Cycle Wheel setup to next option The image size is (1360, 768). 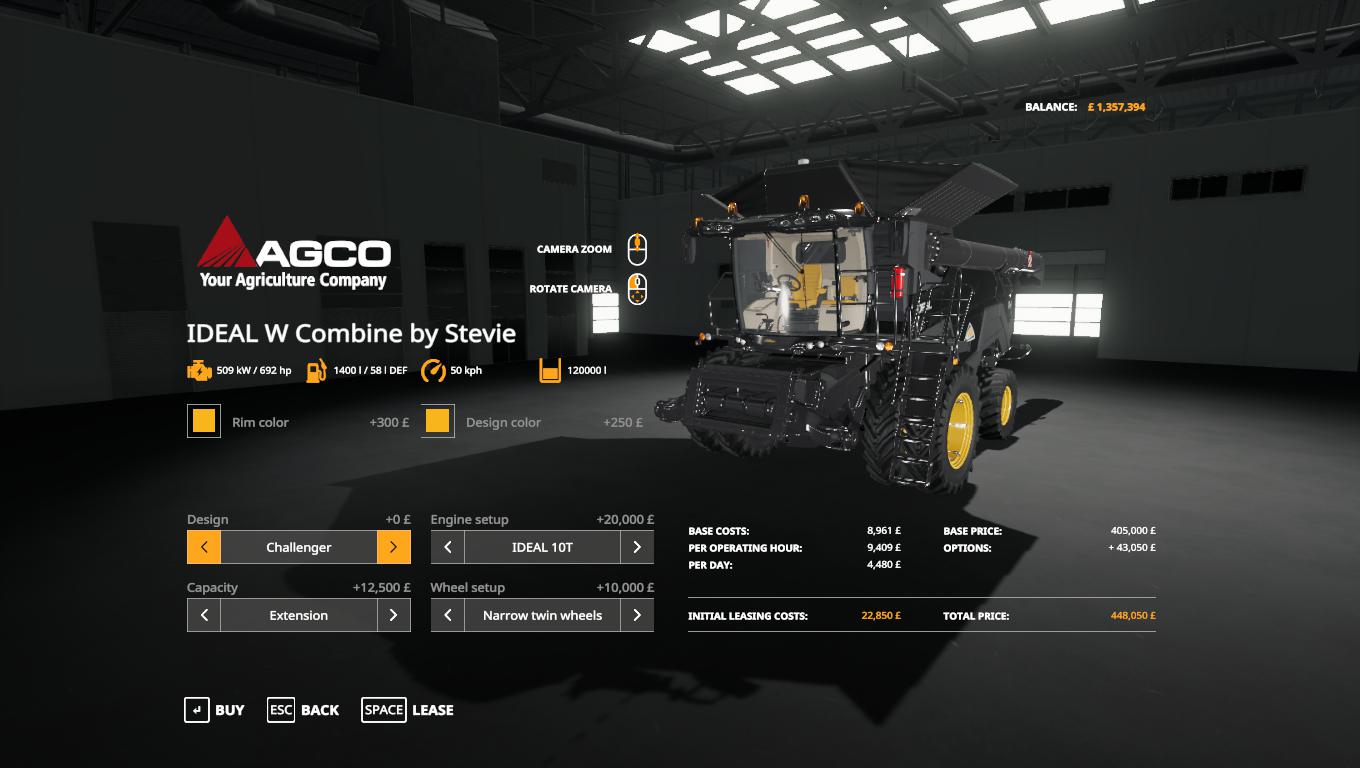[x=637, y=615]
